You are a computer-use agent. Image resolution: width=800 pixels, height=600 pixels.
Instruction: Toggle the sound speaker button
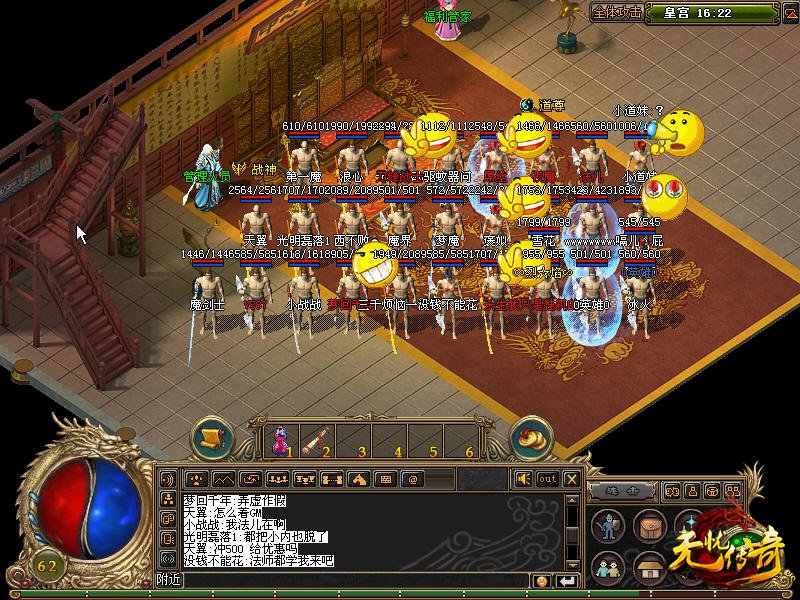pos(523,479)
